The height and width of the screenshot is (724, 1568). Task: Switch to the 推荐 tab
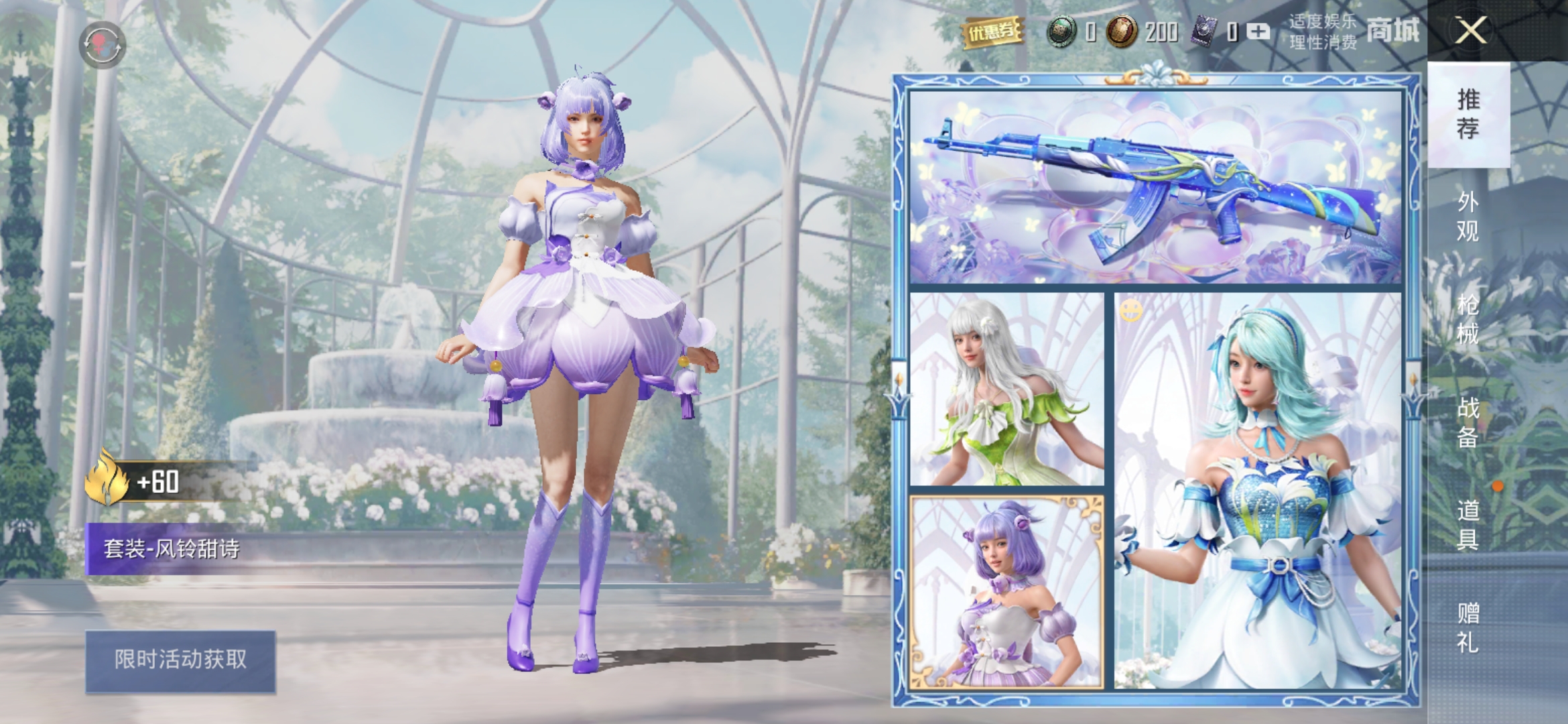(1468, 114)
